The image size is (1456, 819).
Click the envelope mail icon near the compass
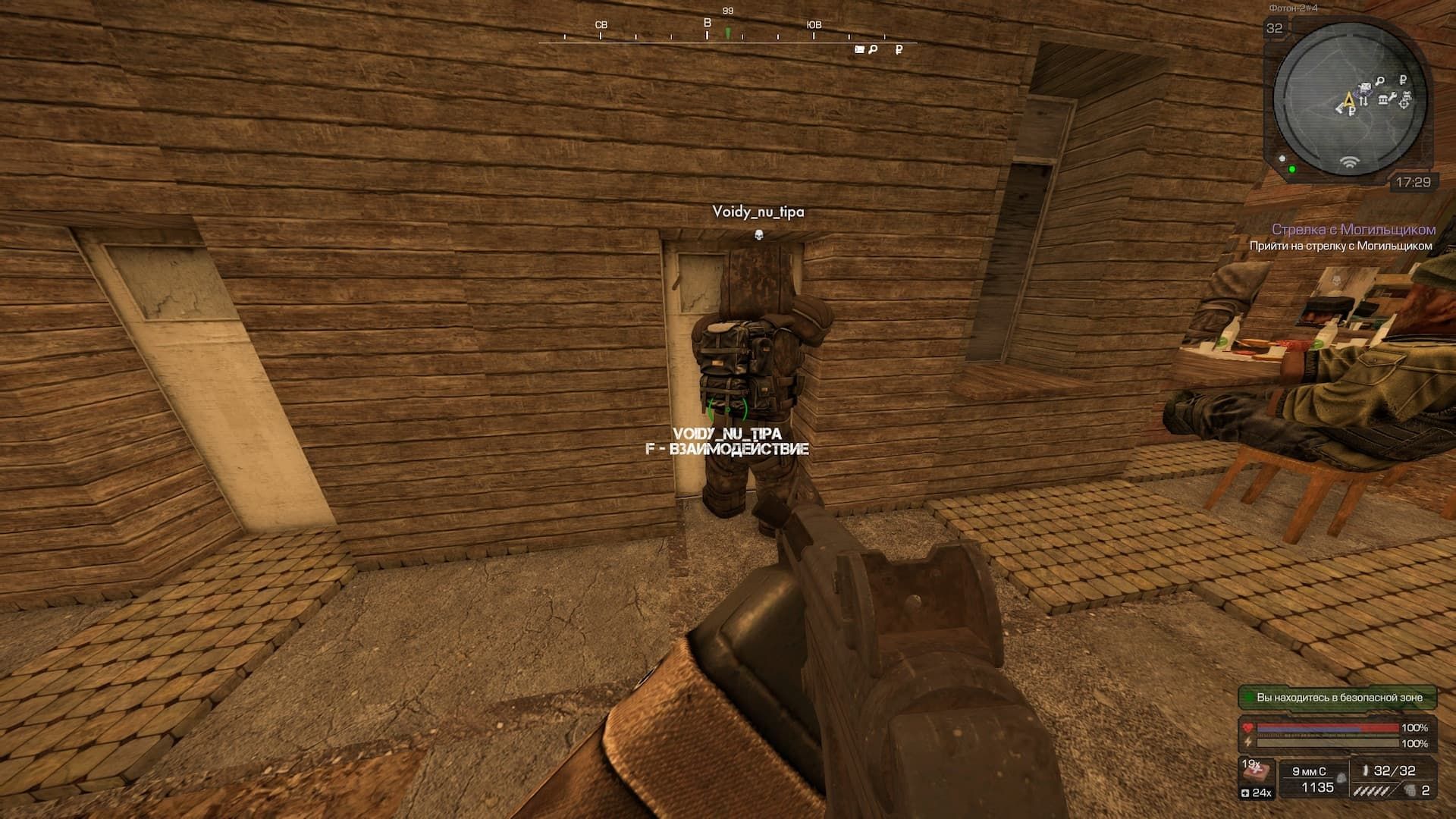(858, 49)
